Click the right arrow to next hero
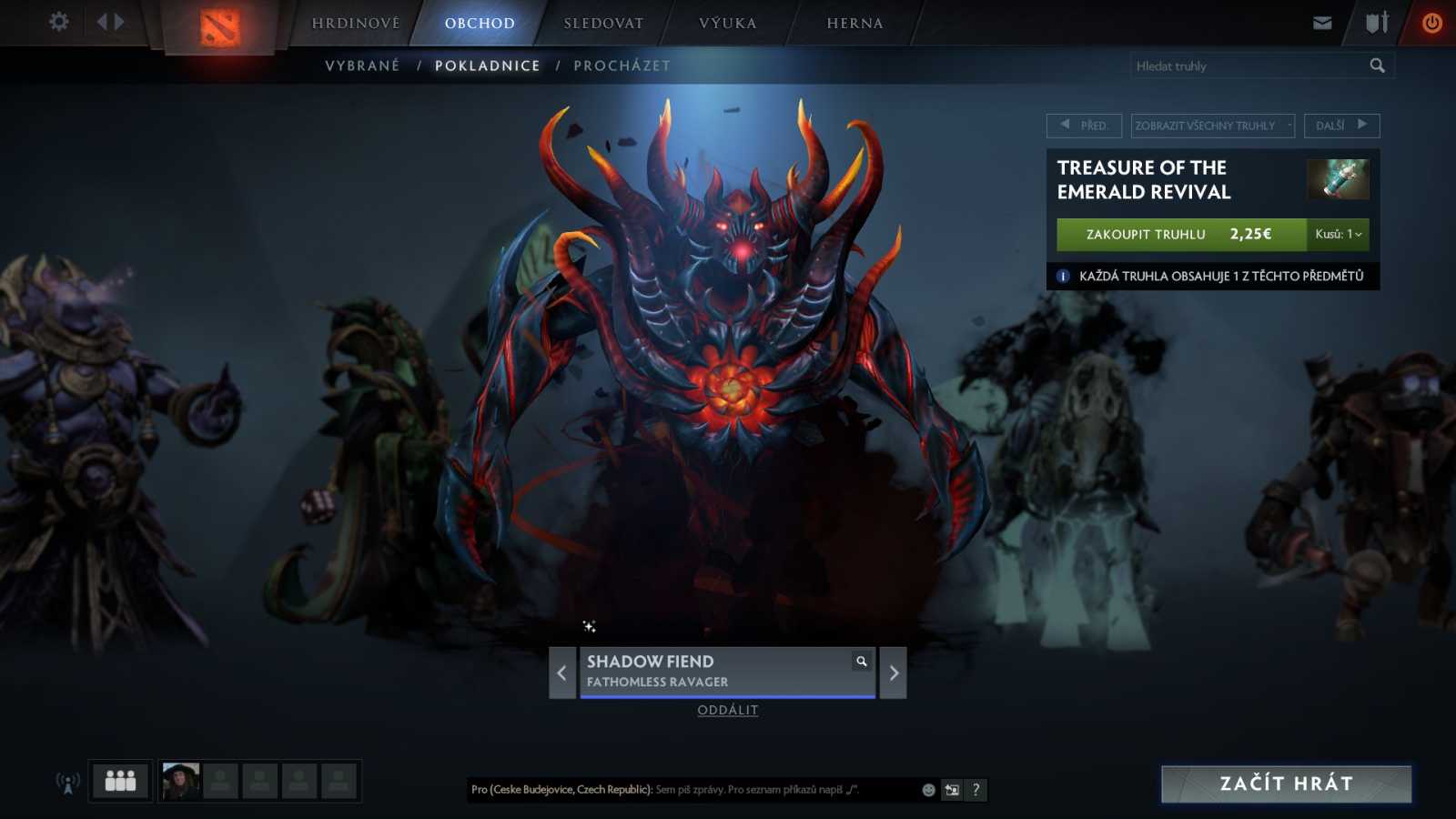Viewport: 1456px width, 819px height. click(x=892, y=672)
